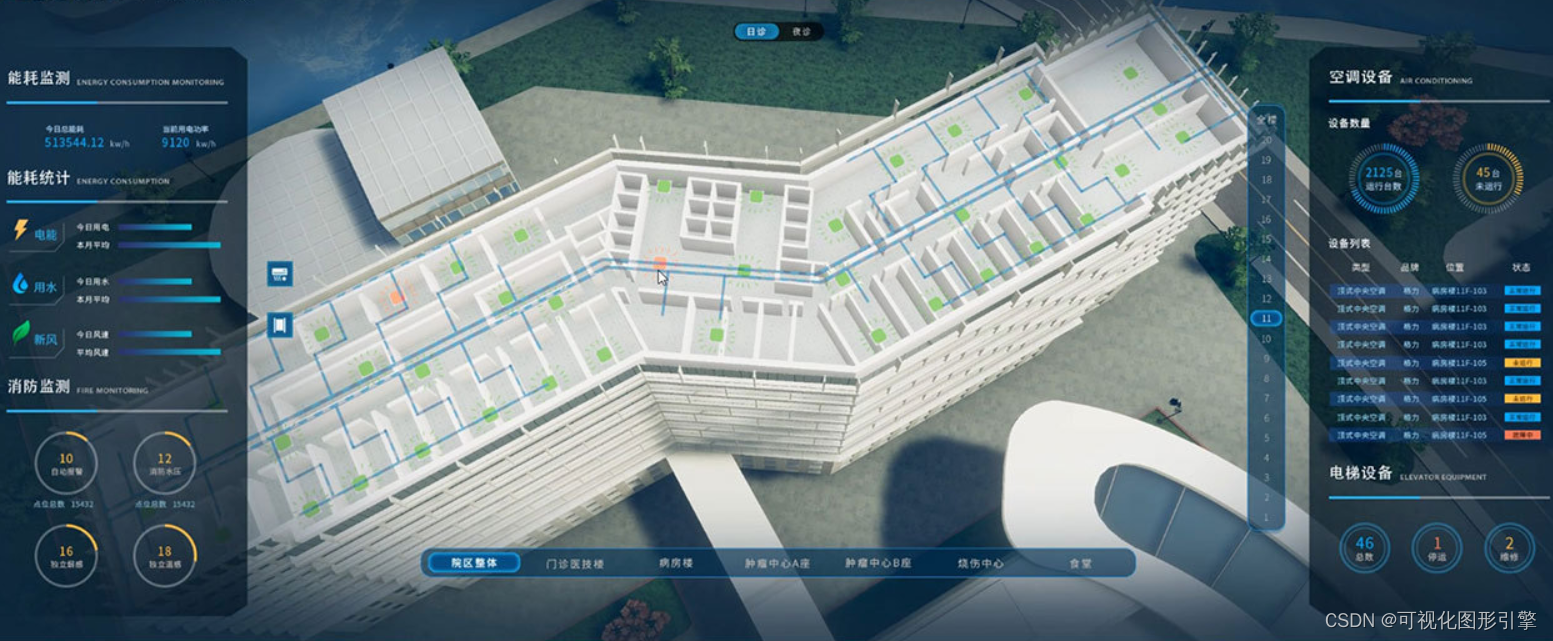The height and width of the screenshot is (641, 1553).
Task: Pick floor 1 in the floor selector
Action: point(1266,518)
